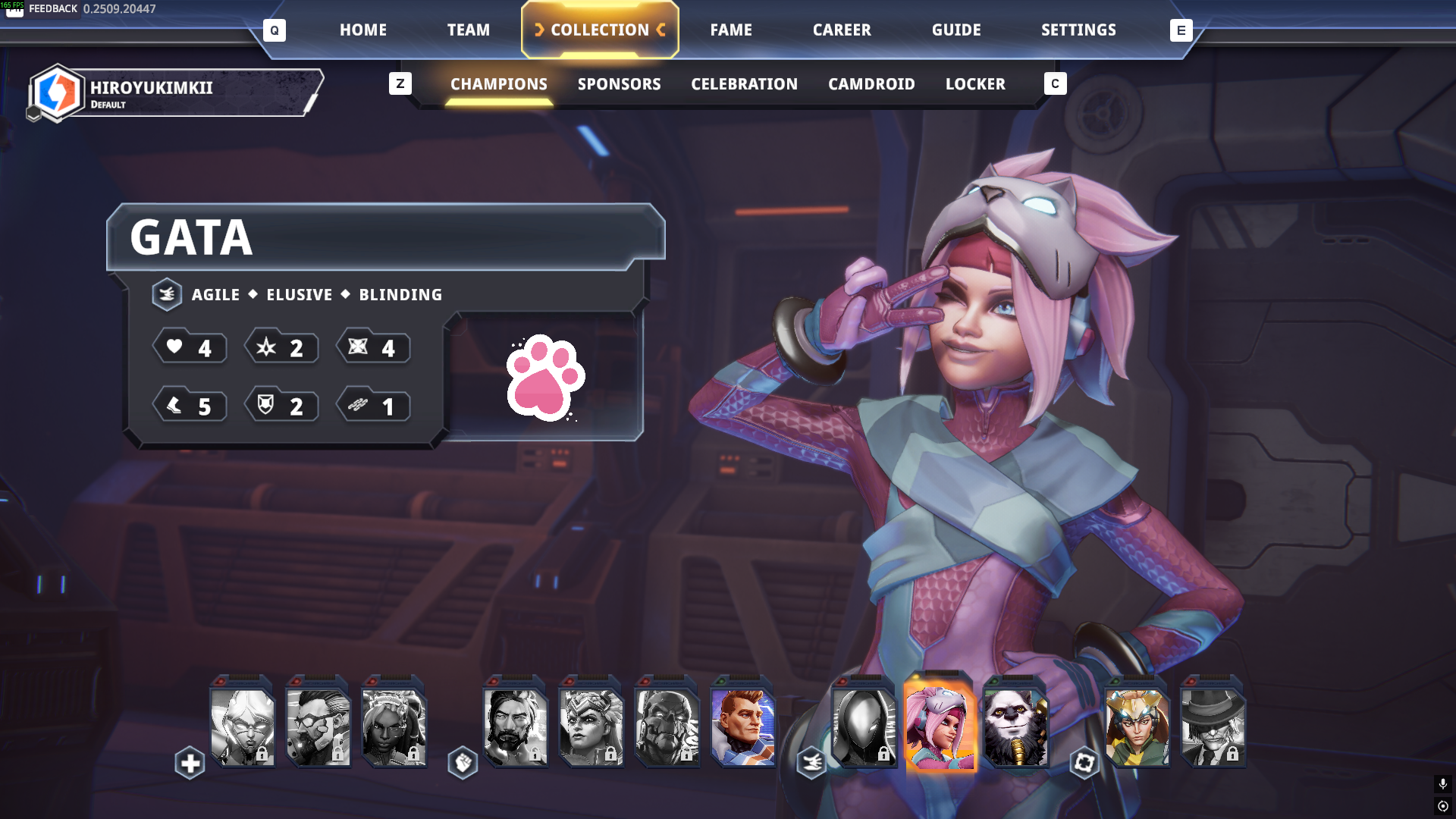
Task: Click Gata's pink paw print emblem
Action: [545, 377]
